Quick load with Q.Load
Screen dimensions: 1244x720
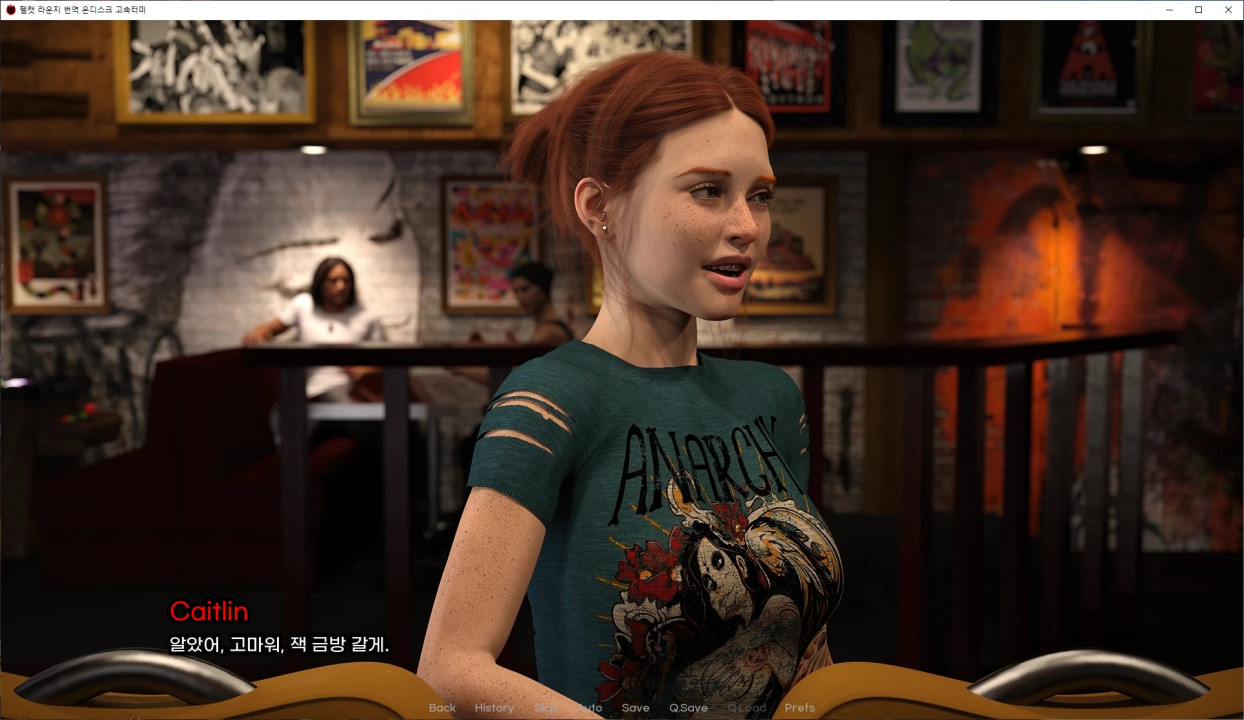(x=746, y=708)
